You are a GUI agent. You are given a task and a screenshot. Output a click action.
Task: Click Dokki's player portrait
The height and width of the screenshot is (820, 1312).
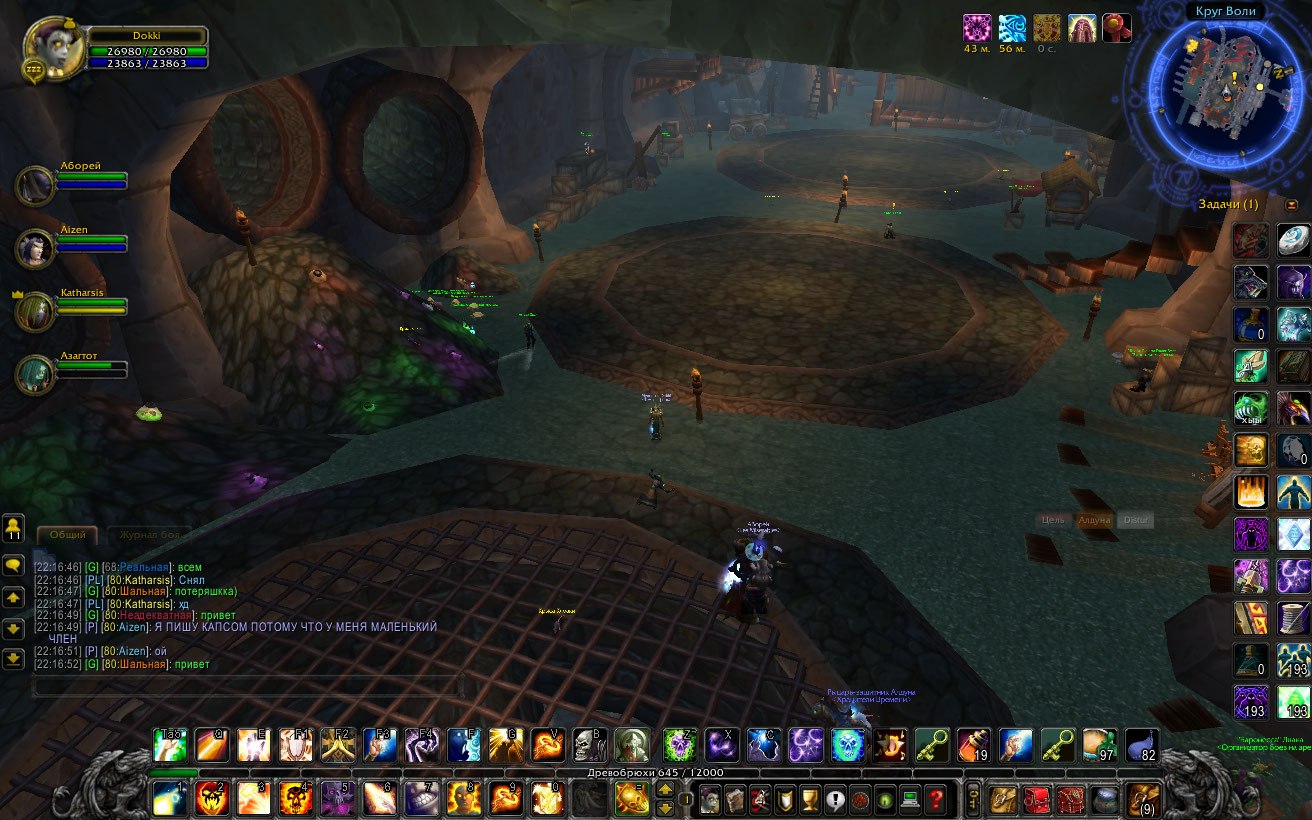[x=50, y=44]
